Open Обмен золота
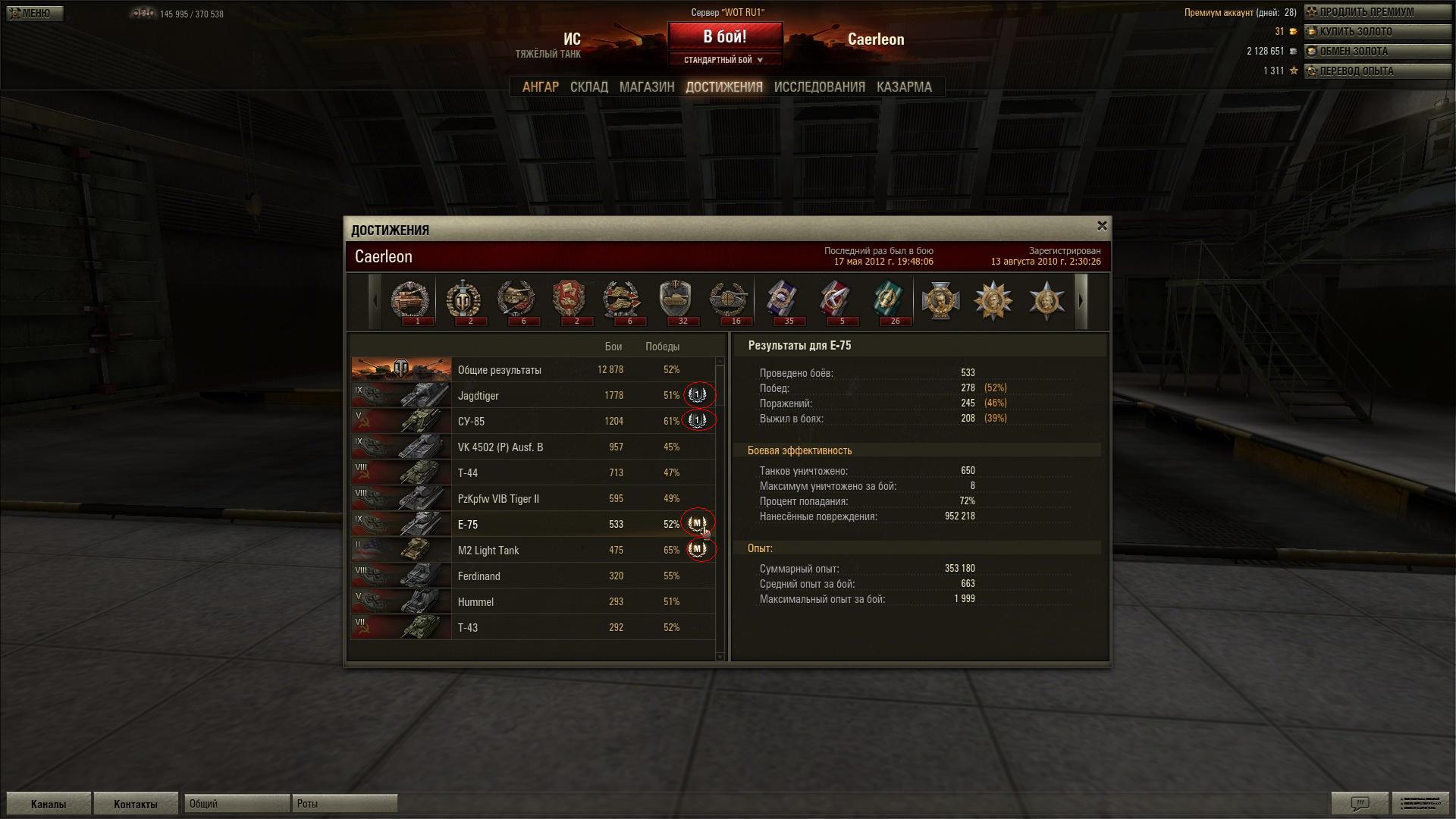Viewport: 1456px width, 819px height. 1376,52
